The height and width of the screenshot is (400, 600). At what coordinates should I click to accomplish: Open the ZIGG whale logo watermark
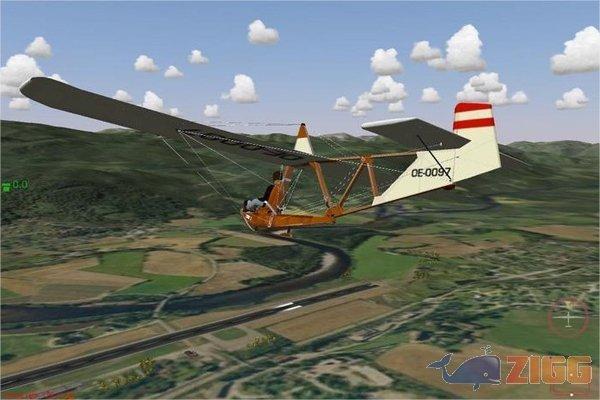[x=509, y=369]
